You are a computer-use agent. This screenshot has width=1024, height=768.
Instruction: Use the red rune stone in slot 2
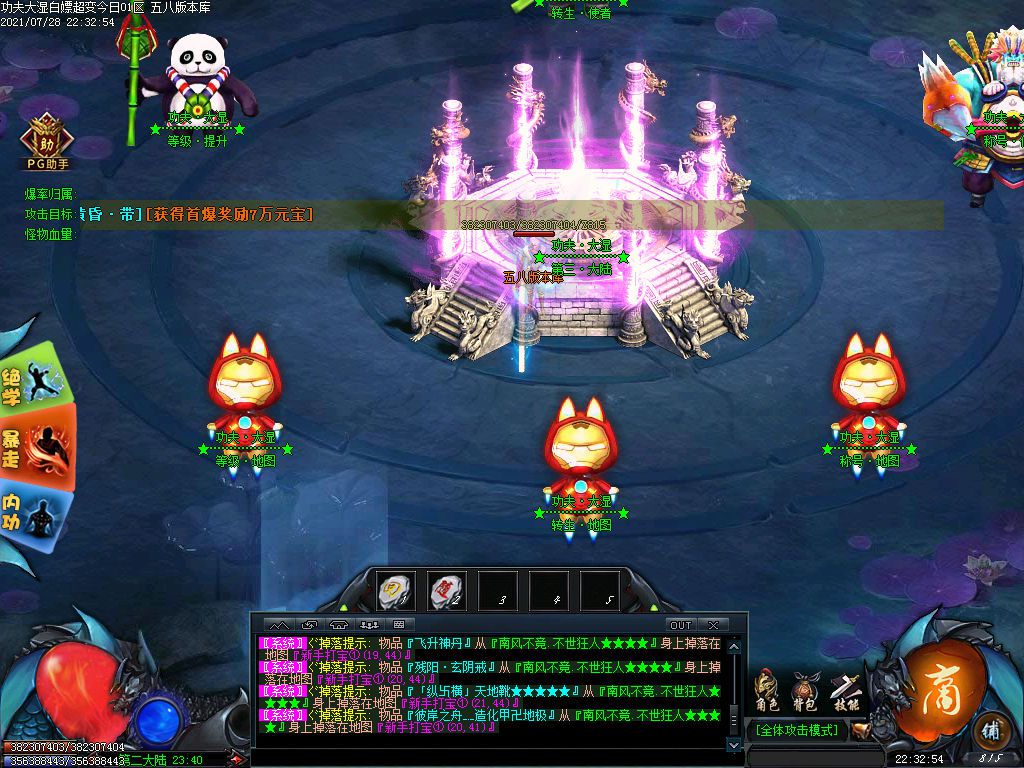445,591
